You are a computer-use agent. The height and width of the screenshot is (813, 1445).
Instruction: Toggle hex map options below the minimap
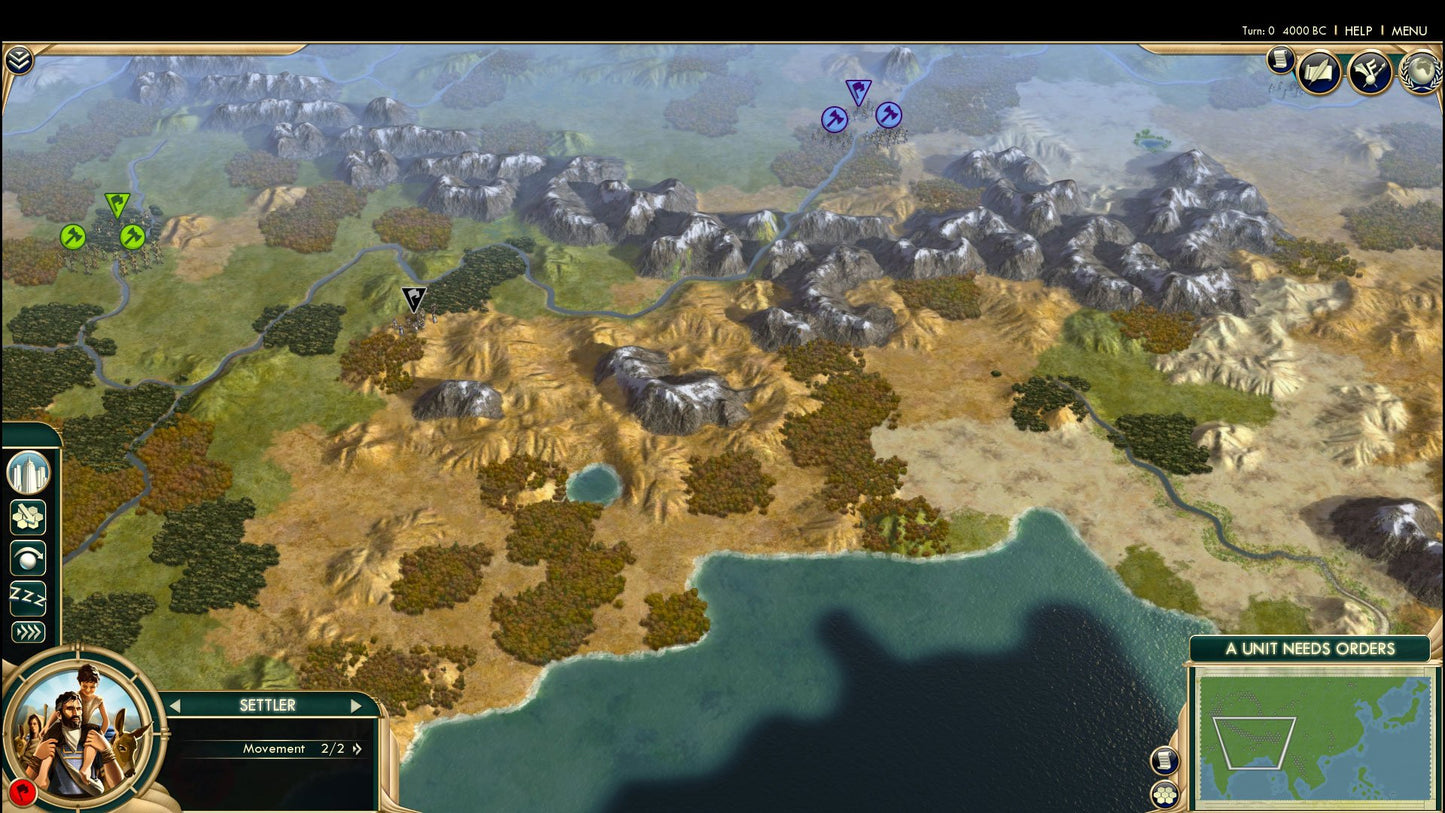pos(1164,795)
